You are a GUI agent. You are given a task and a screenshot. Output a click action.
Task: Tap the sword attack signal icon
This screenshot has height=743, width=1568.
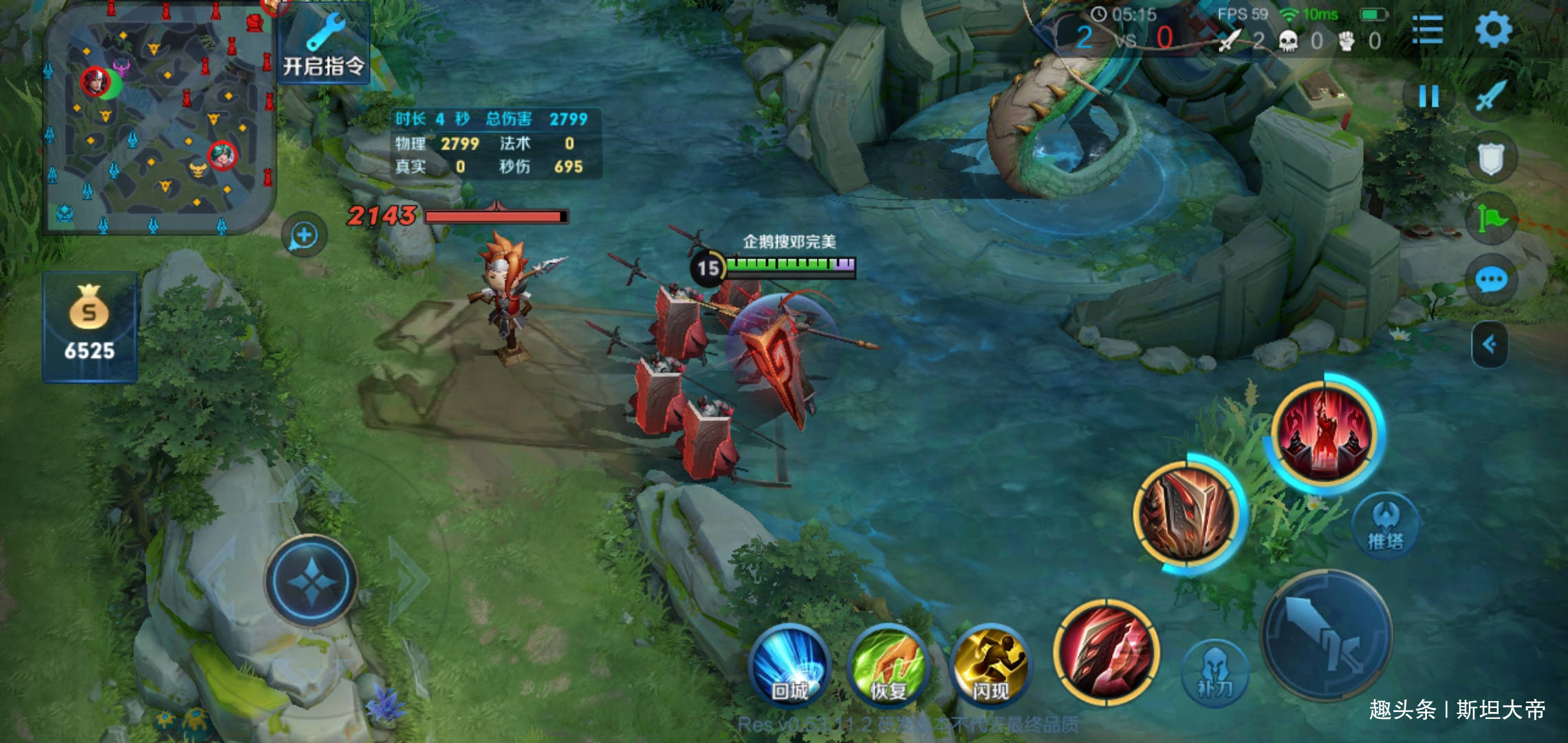(x=1490, y=96)
